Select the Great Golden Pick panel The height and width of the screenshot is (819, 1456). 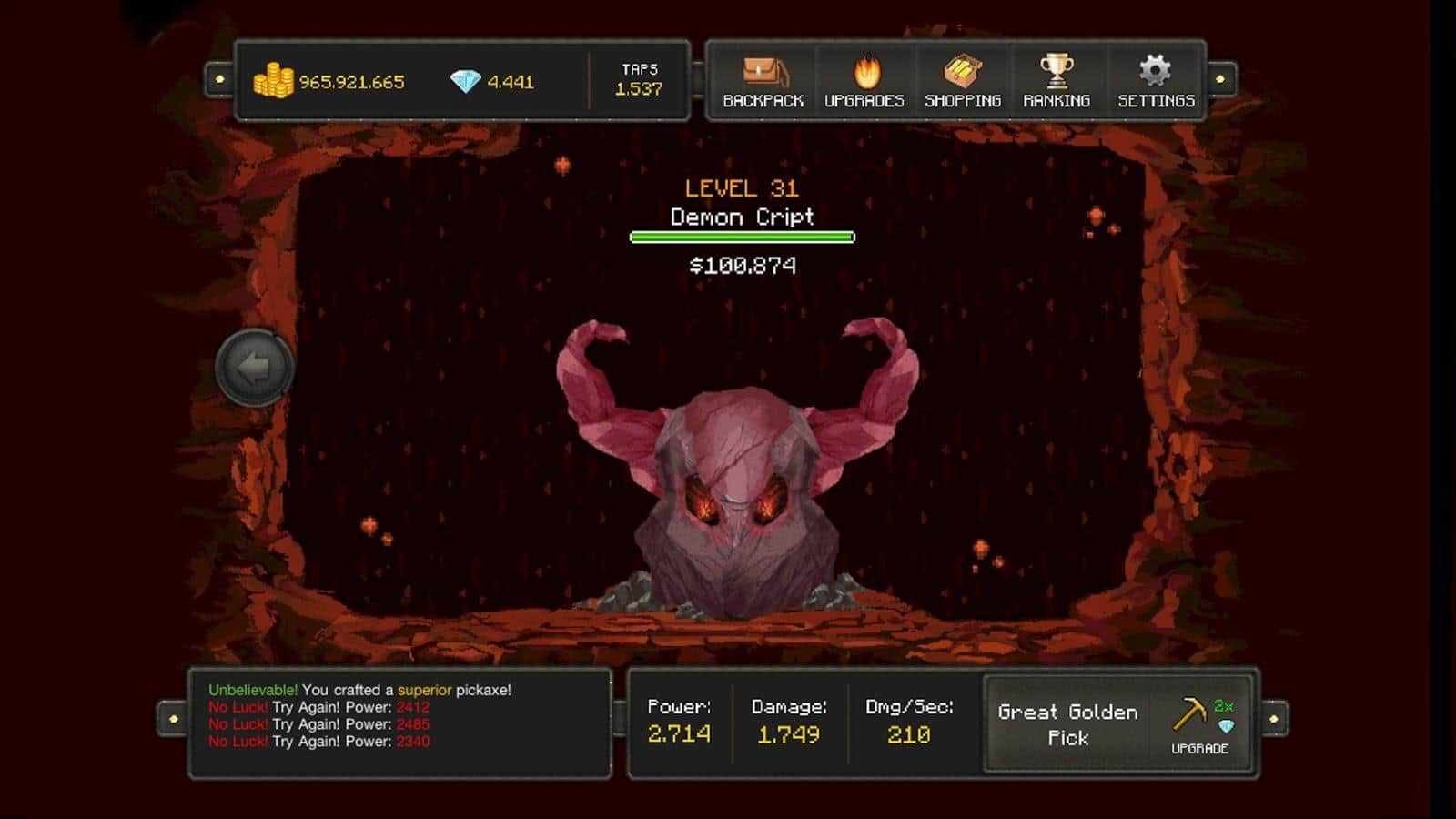click(1068, 725)
